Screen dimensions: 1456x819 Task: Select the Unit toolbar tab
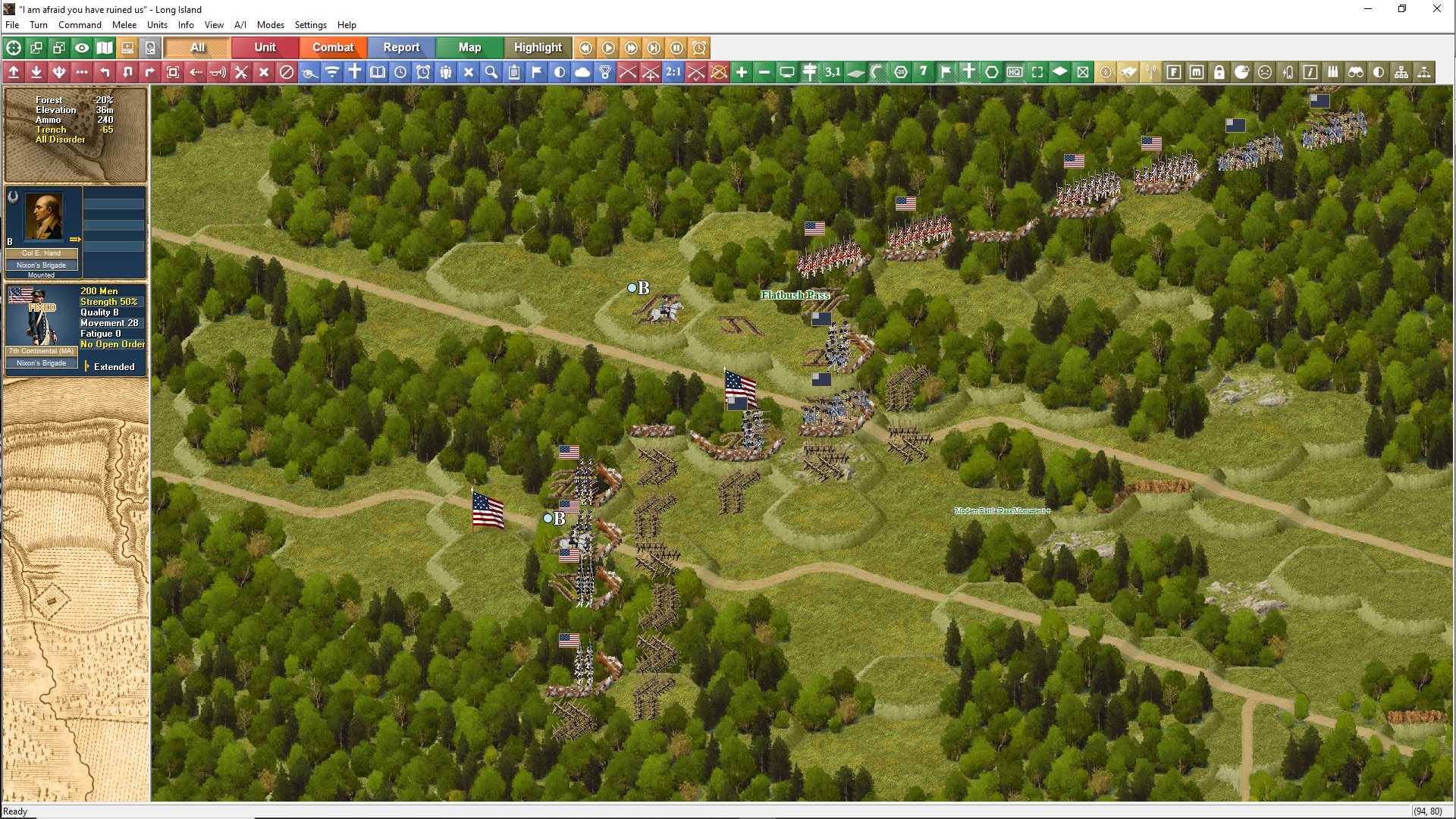(265, 47)
